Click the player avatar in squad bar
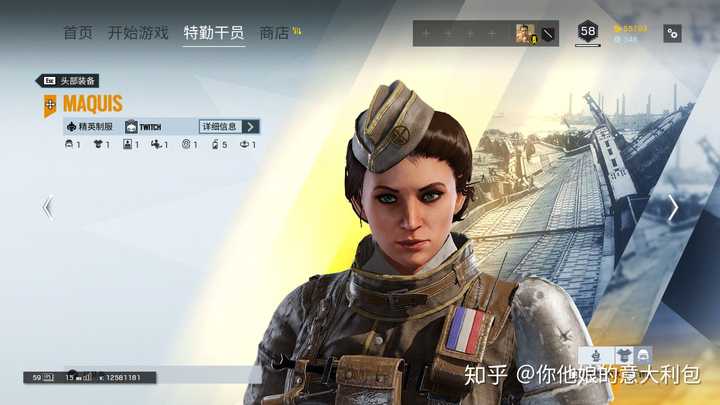720x405 pixels. (525, 33)
